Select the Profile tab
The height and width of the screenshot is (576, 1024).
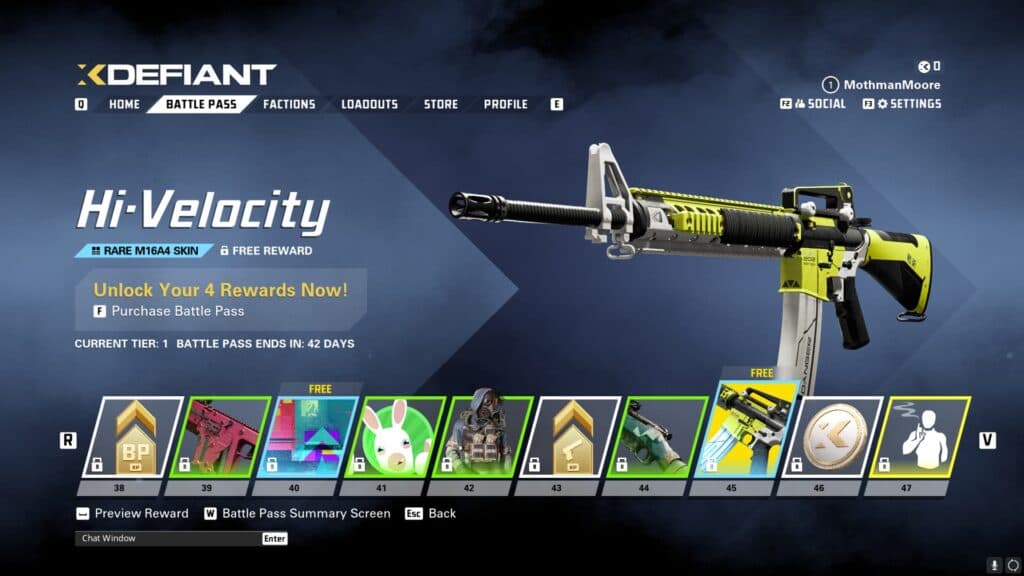(x=506, y=104)
